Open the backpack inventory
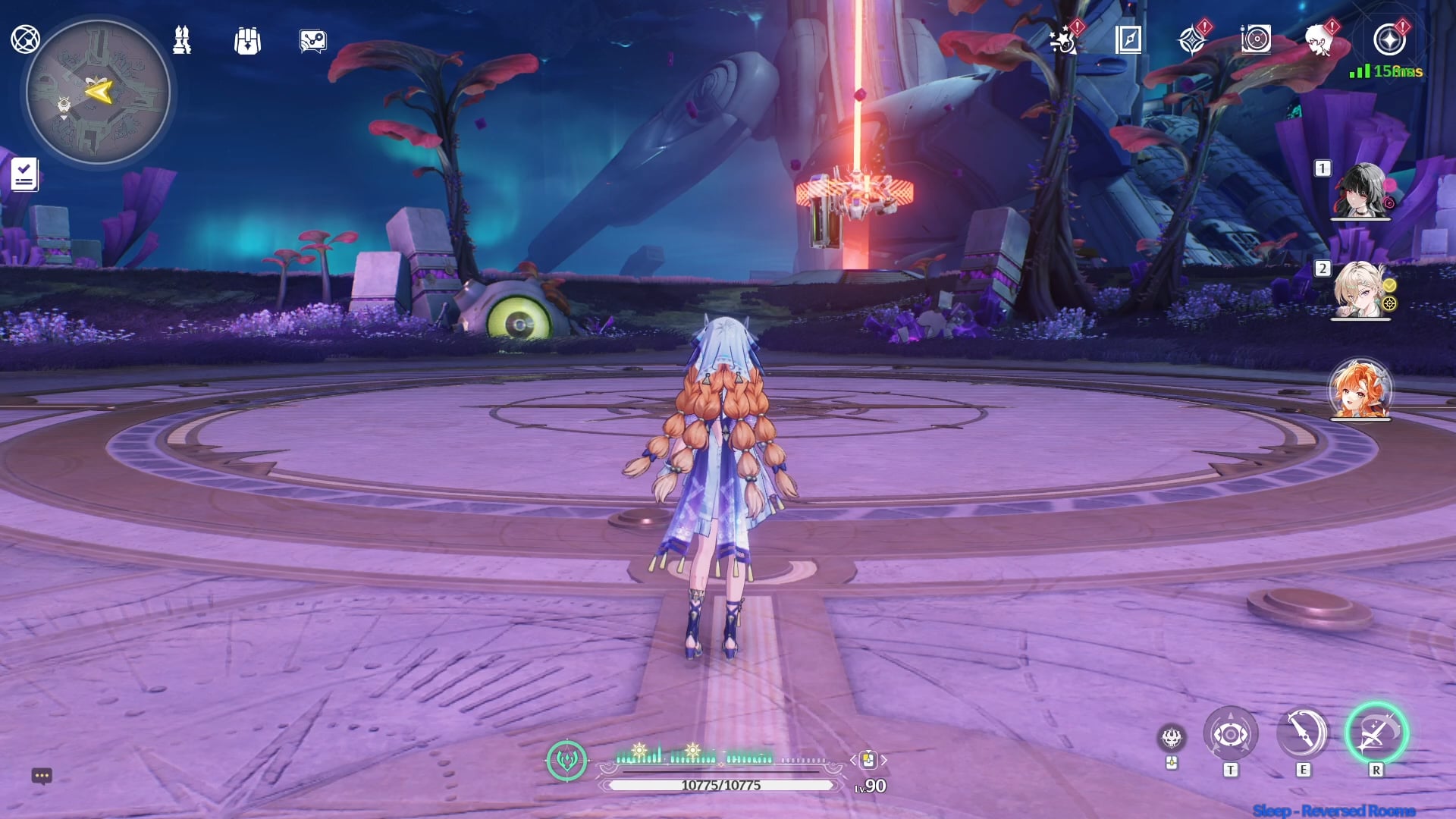Viewport: 1456px width, 819px height. click(x=247, y=41)
